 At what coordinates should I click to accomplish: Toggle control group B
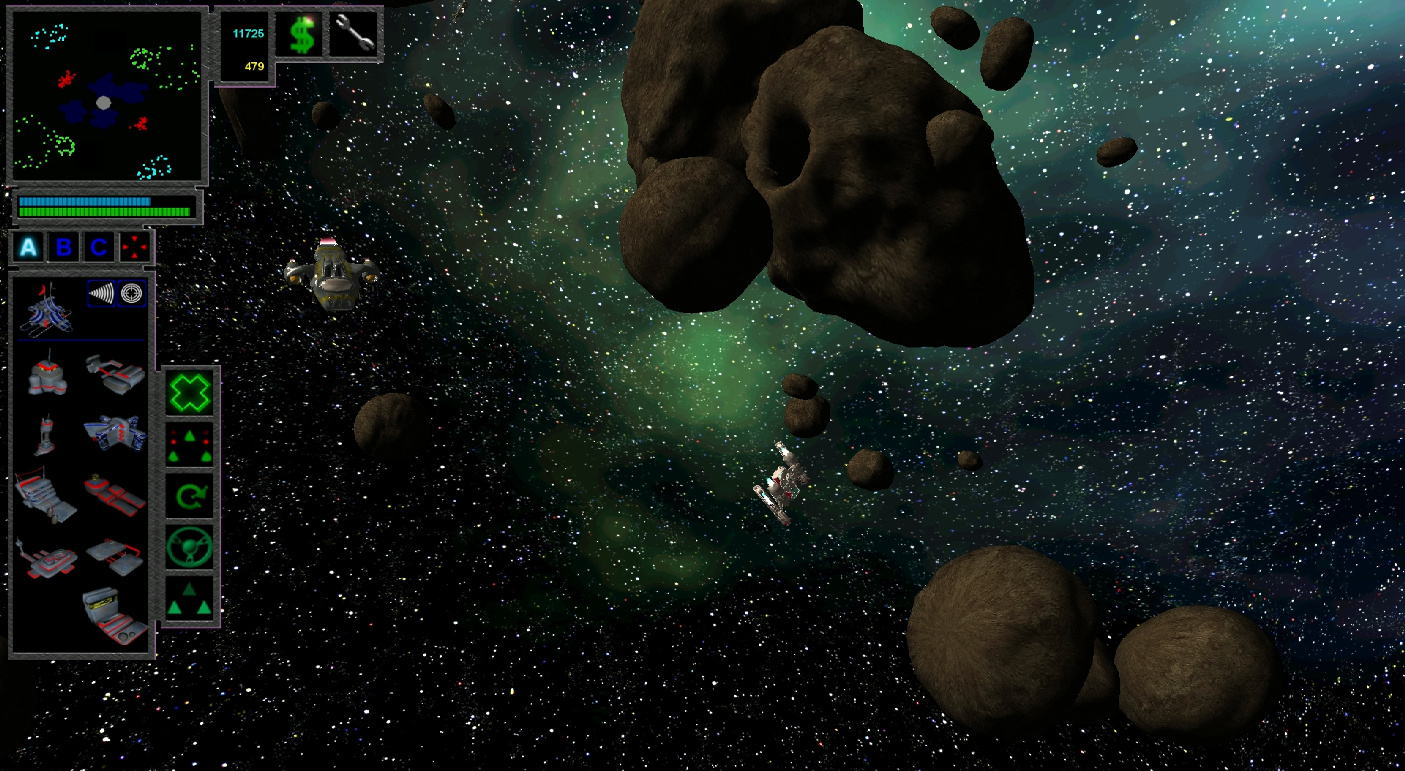(62, 247)
